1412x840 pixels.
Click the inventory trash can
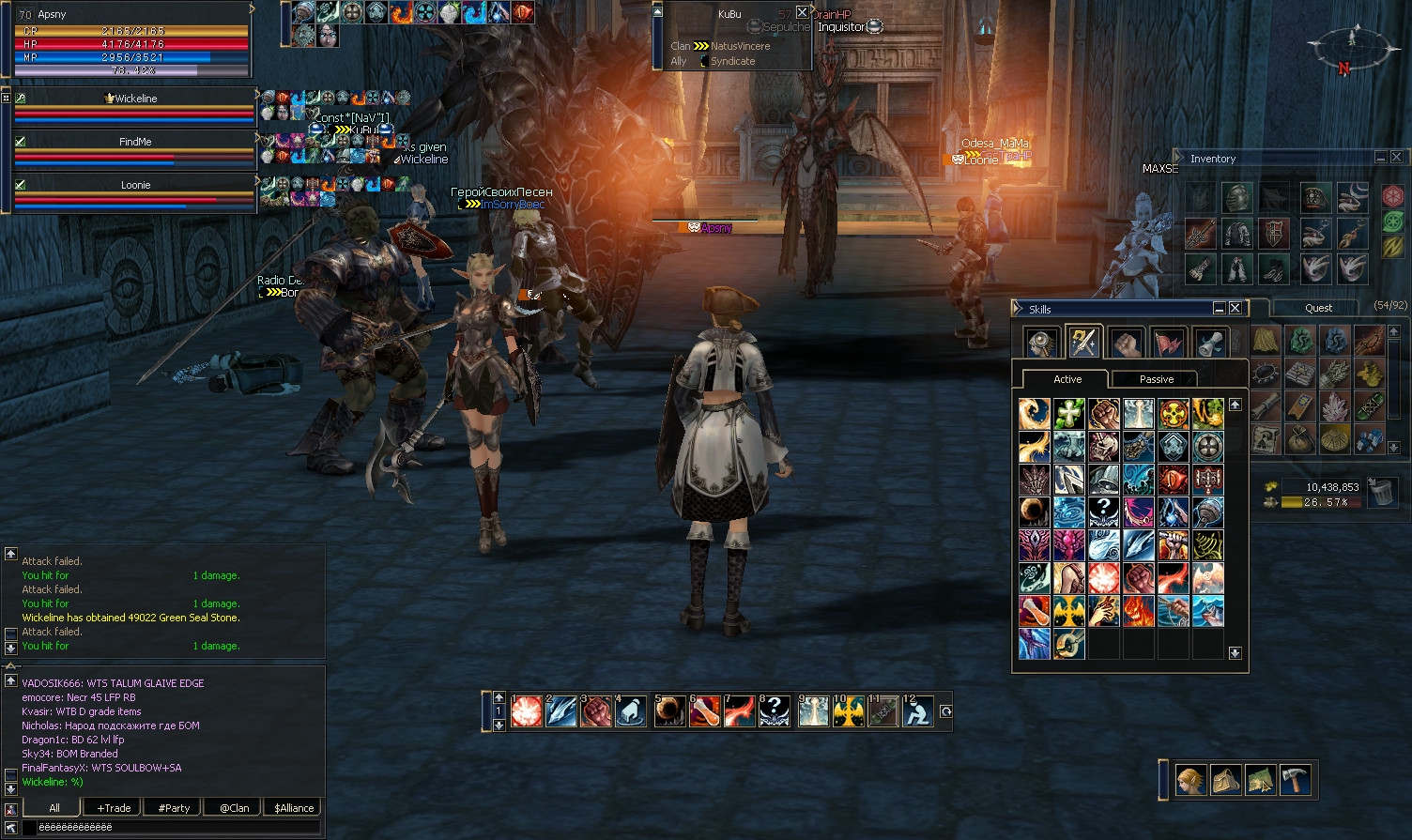coord(1381,493)
